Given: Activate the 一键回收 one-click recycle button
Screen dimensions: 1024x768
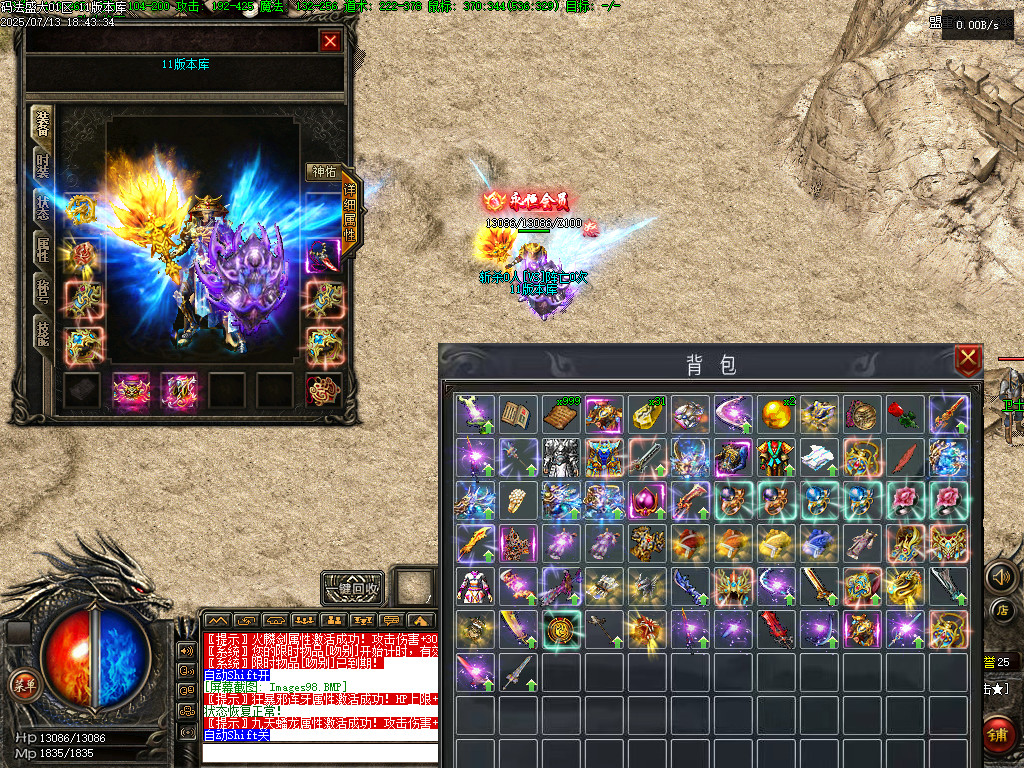Looking at the screenshot, I should [x=353, y=588].
